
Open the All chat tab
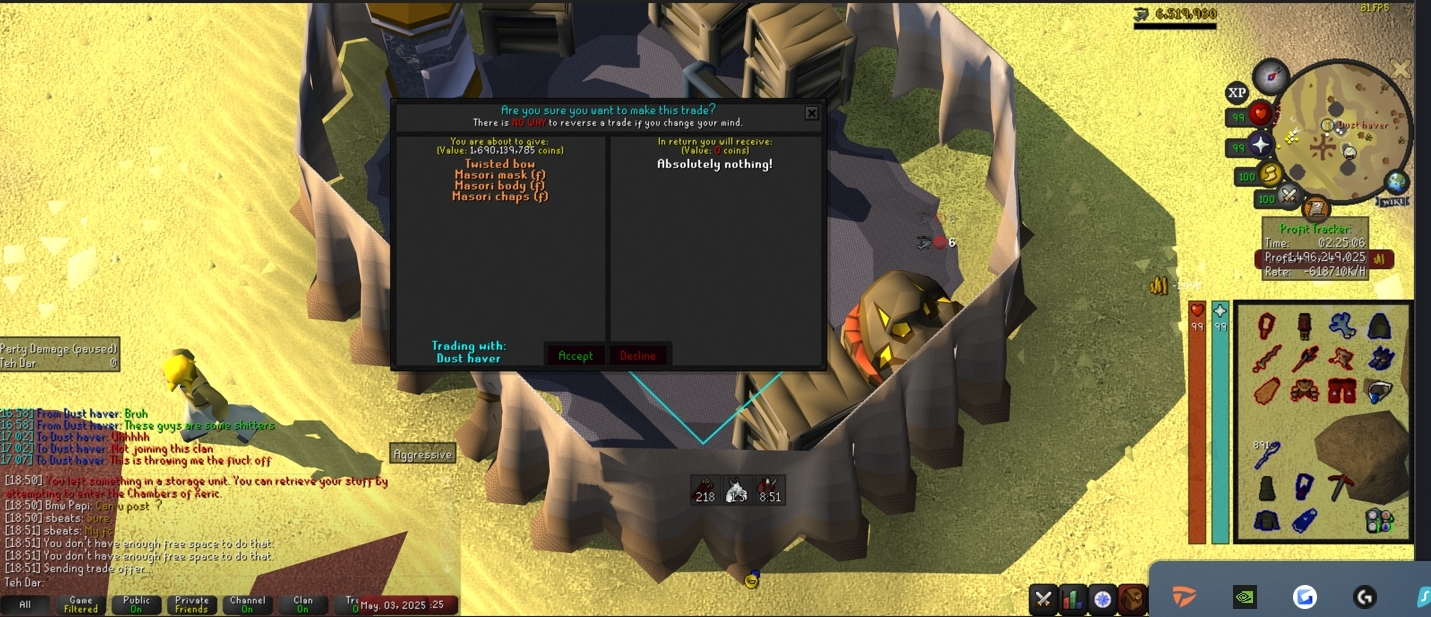point(25,605)
